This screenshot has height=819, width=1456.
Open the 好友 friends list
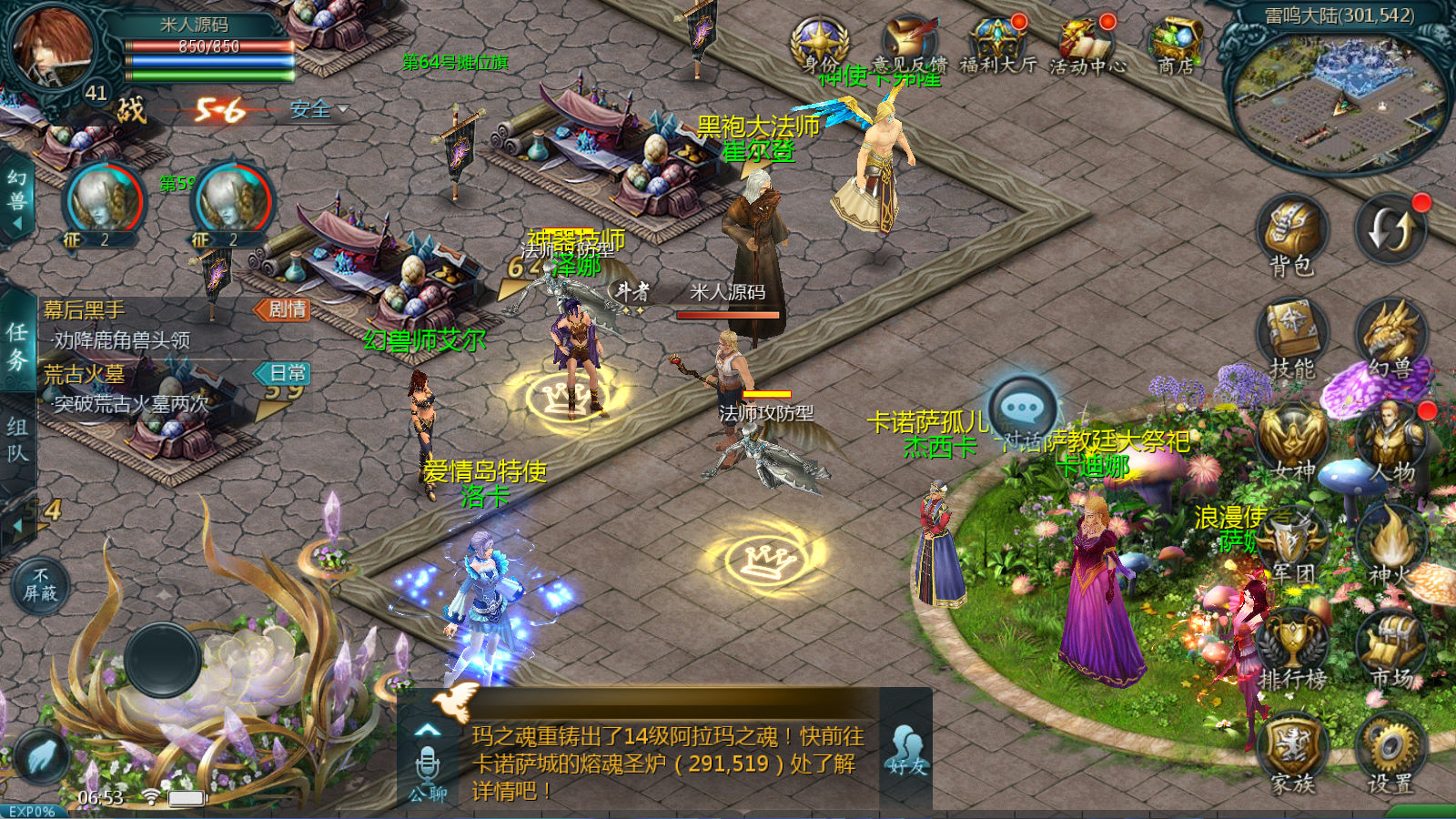906,749
